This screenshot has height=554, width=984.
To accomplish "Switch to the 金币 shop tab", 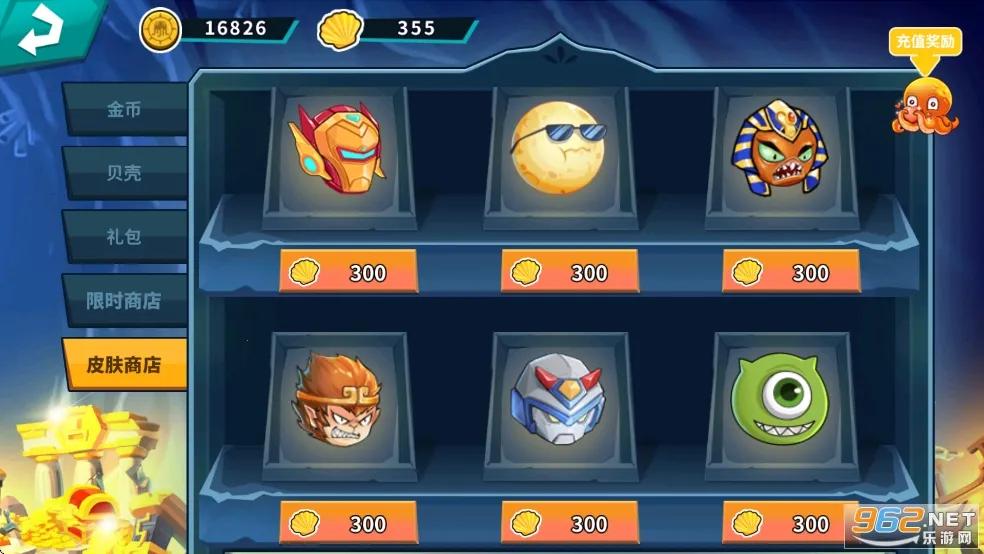I will click(x=124, y=109).
